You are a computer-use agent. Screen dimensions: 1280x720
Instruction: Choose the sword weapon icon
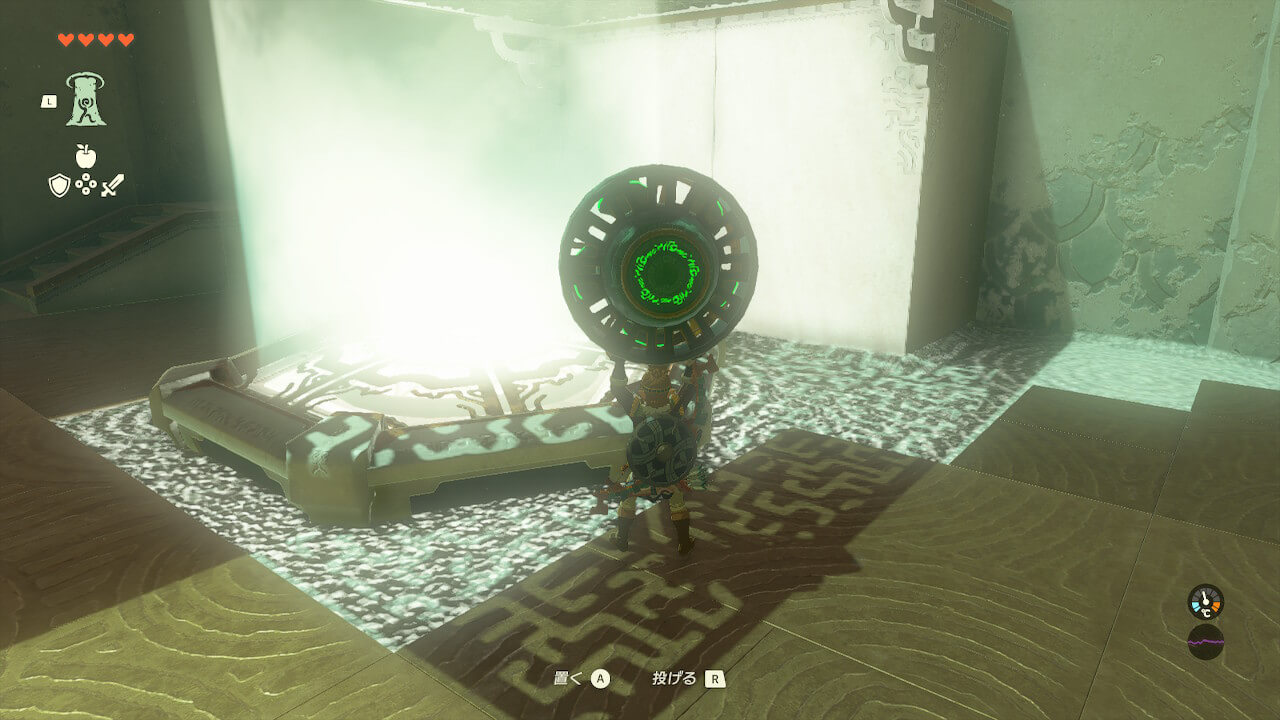(112, 185)
